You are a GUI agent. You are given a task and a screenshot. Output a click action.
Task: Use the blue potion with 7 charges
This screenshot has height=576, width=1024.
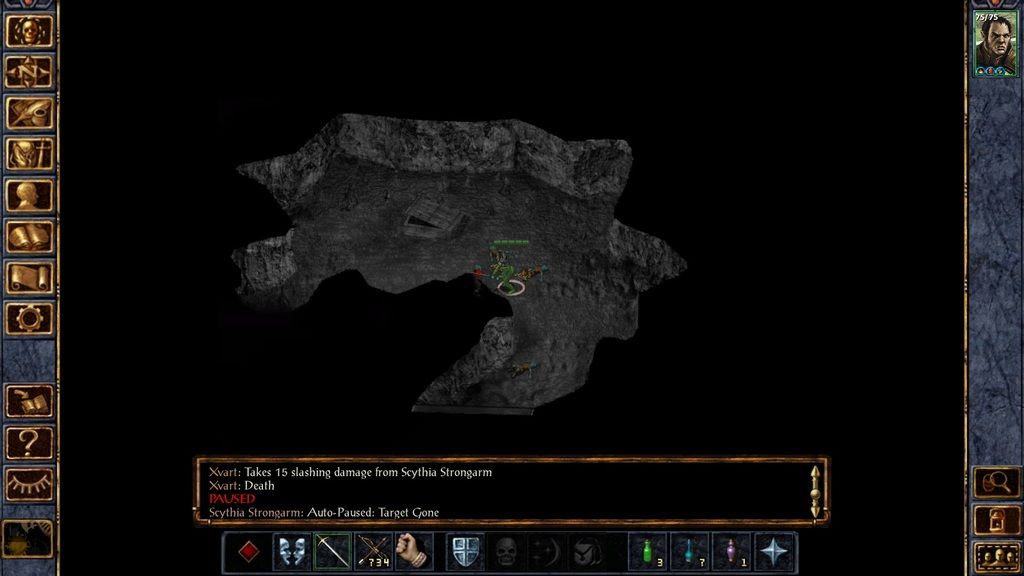(689, 551)
